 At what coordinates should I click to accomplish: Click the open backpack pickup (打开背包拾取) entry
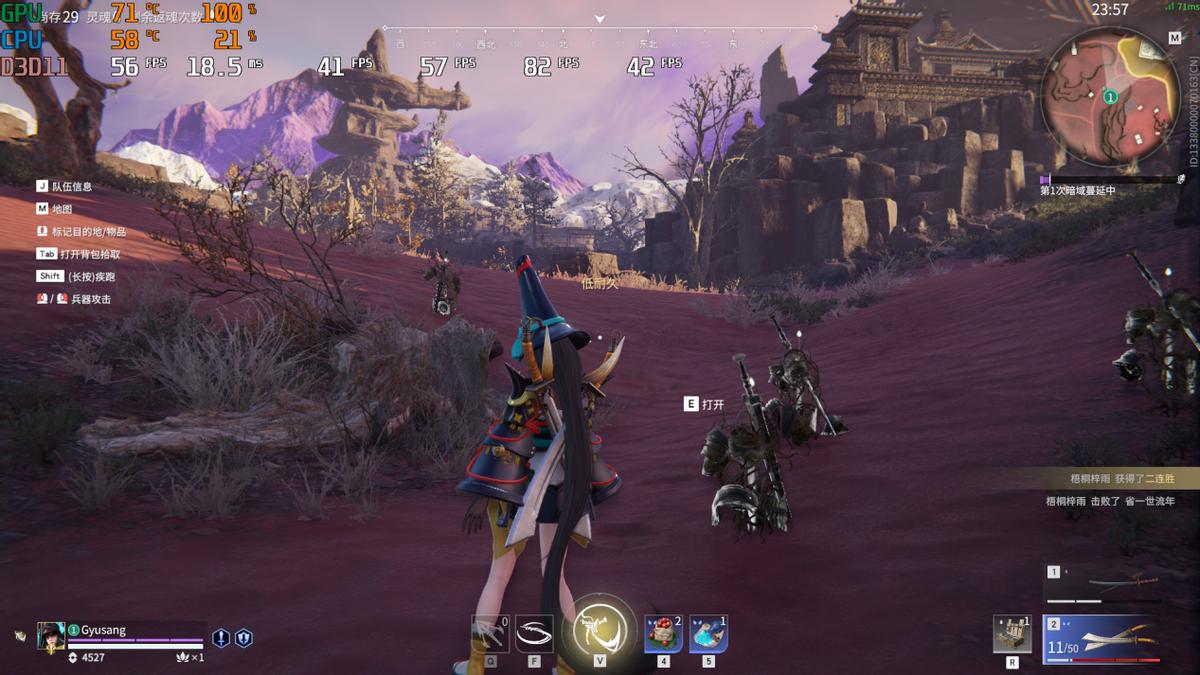(89, 254)
